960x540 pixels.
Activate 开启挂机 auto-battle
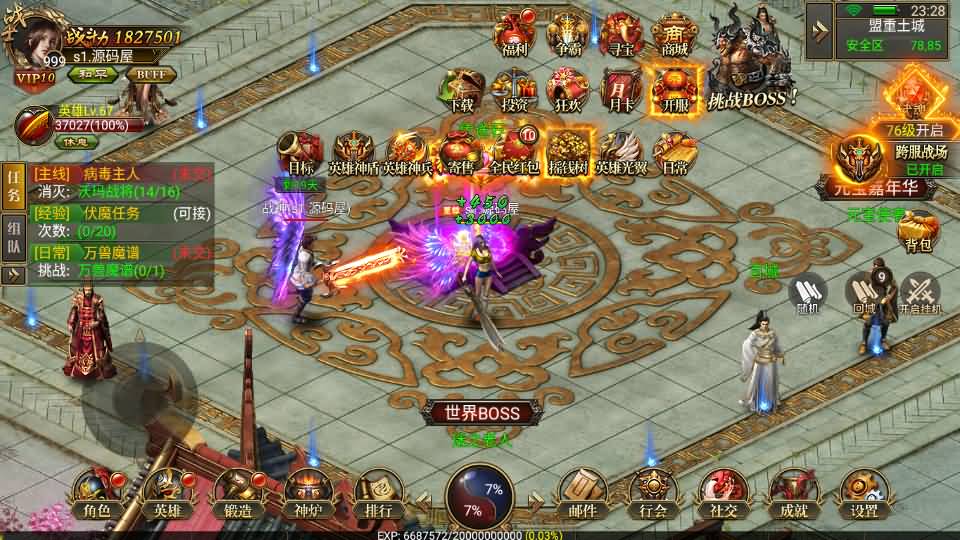point(920,294)
